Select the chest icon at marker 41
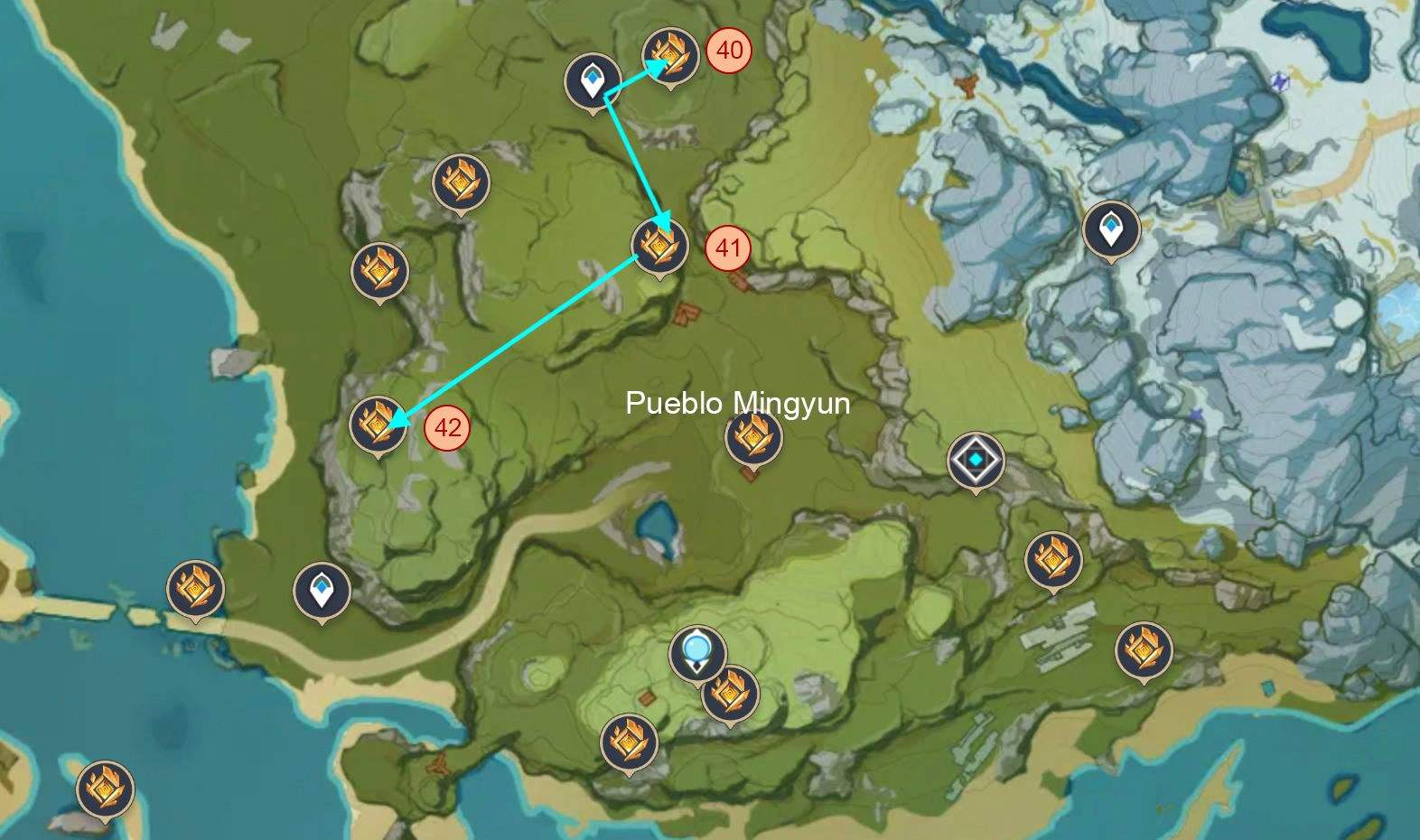1420x840 pixels. pyautogui.click(x=659, y=247)
